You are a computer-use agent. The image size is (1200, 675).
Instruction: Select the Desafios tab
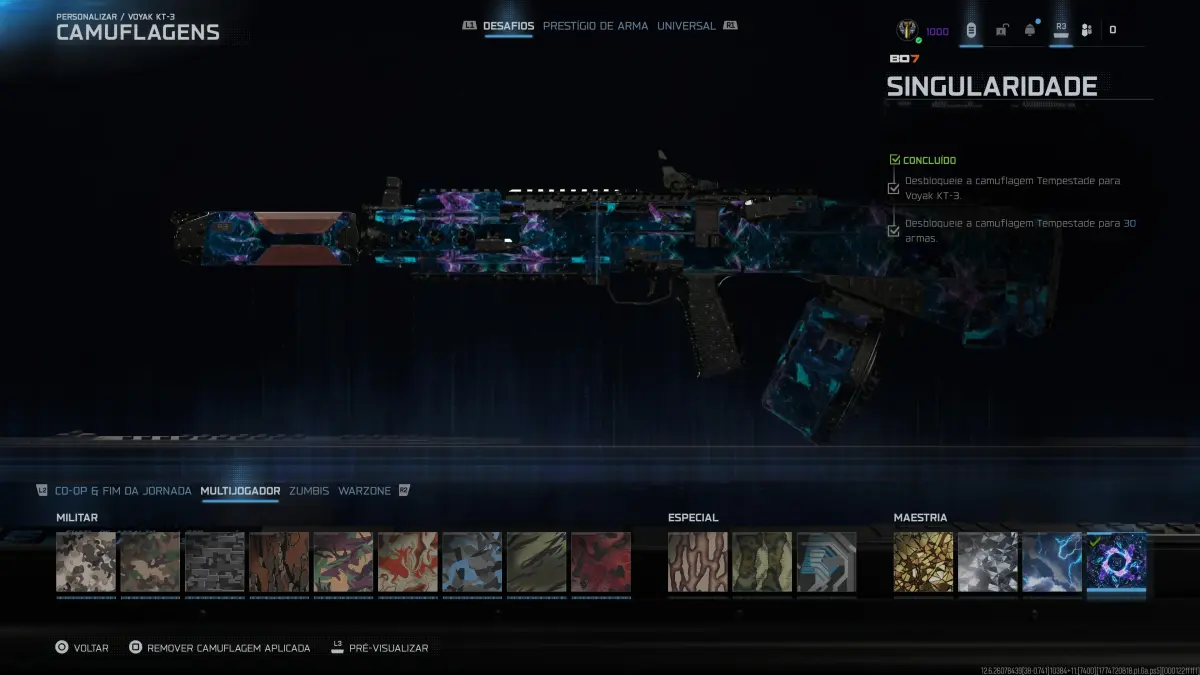(x=508, y=26)
